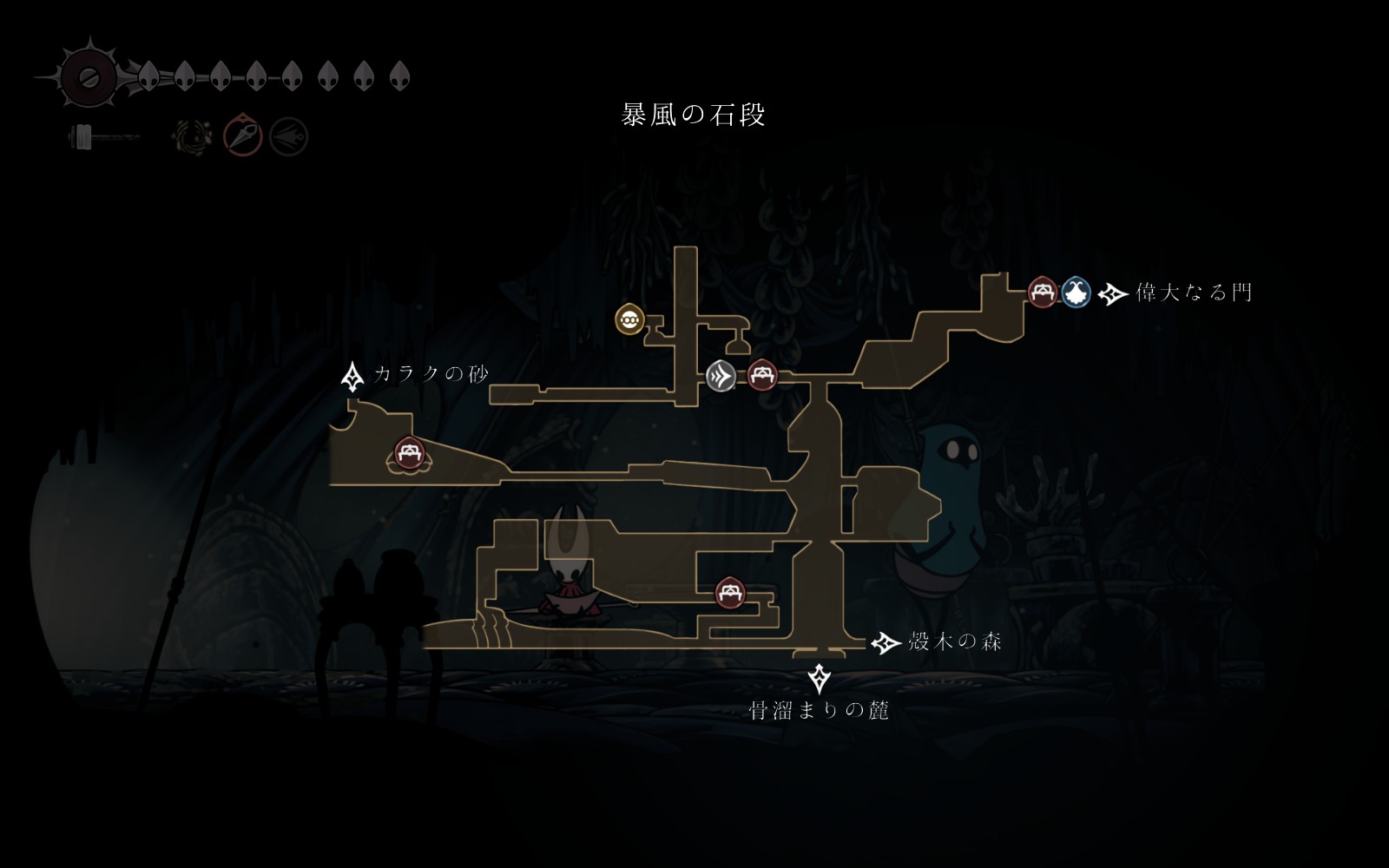This screenshot has width=1389, height=868.
Task: Select the yellow round map marker
Action: point(629,319)
